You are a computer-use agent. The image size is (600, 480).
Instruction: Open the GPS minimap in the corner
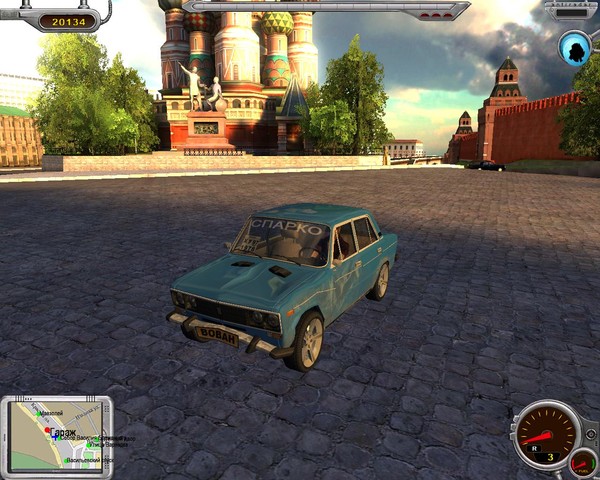pyautogui.click(x=56, y=435)
